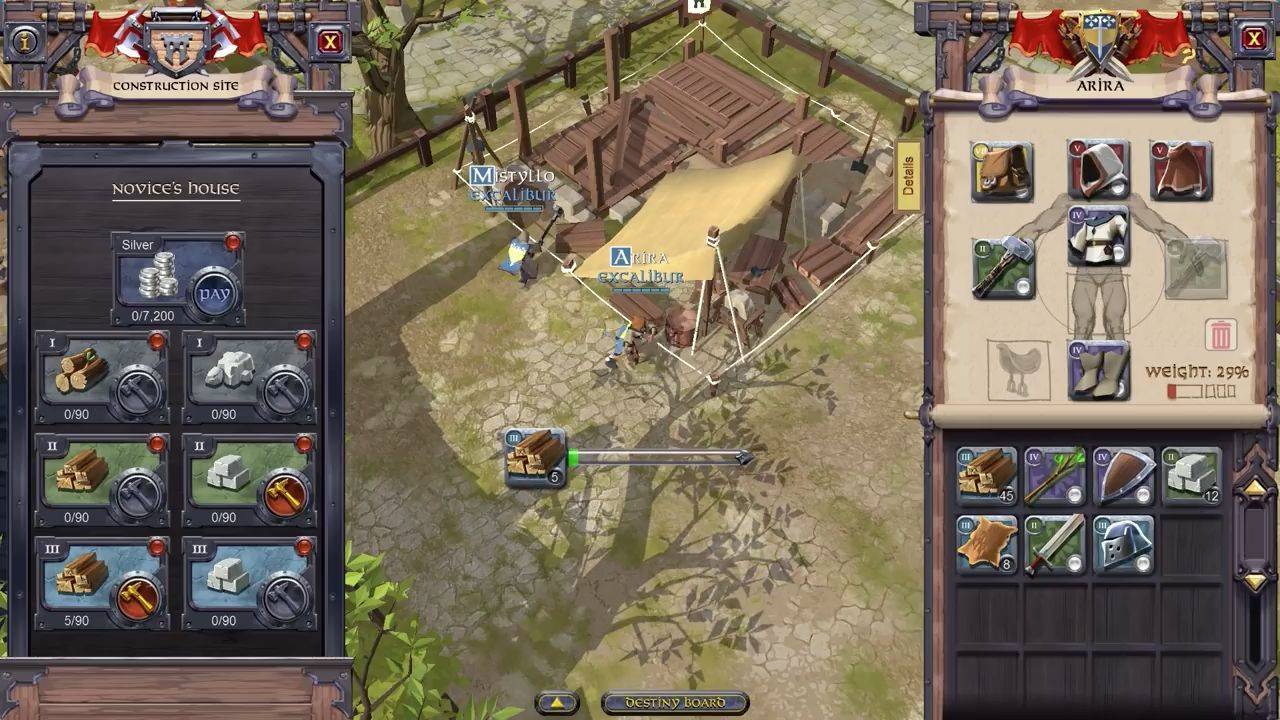This screenshot has height=720, width=1280.
Task: Select the metal helmet in inventory
Action: 1123,545
